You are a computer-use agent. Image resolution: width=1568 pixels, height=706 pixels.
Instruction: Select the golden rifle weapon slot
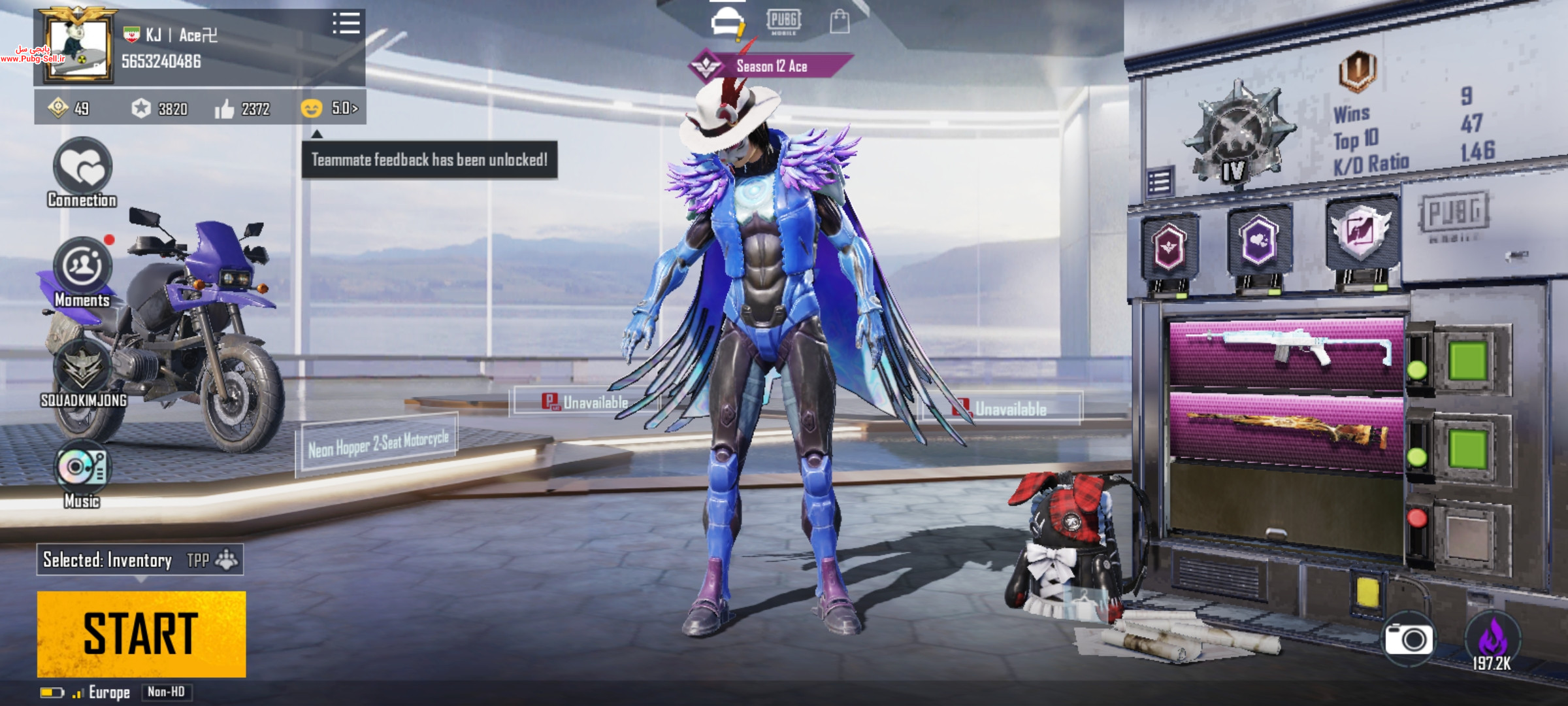[1286, 429]
